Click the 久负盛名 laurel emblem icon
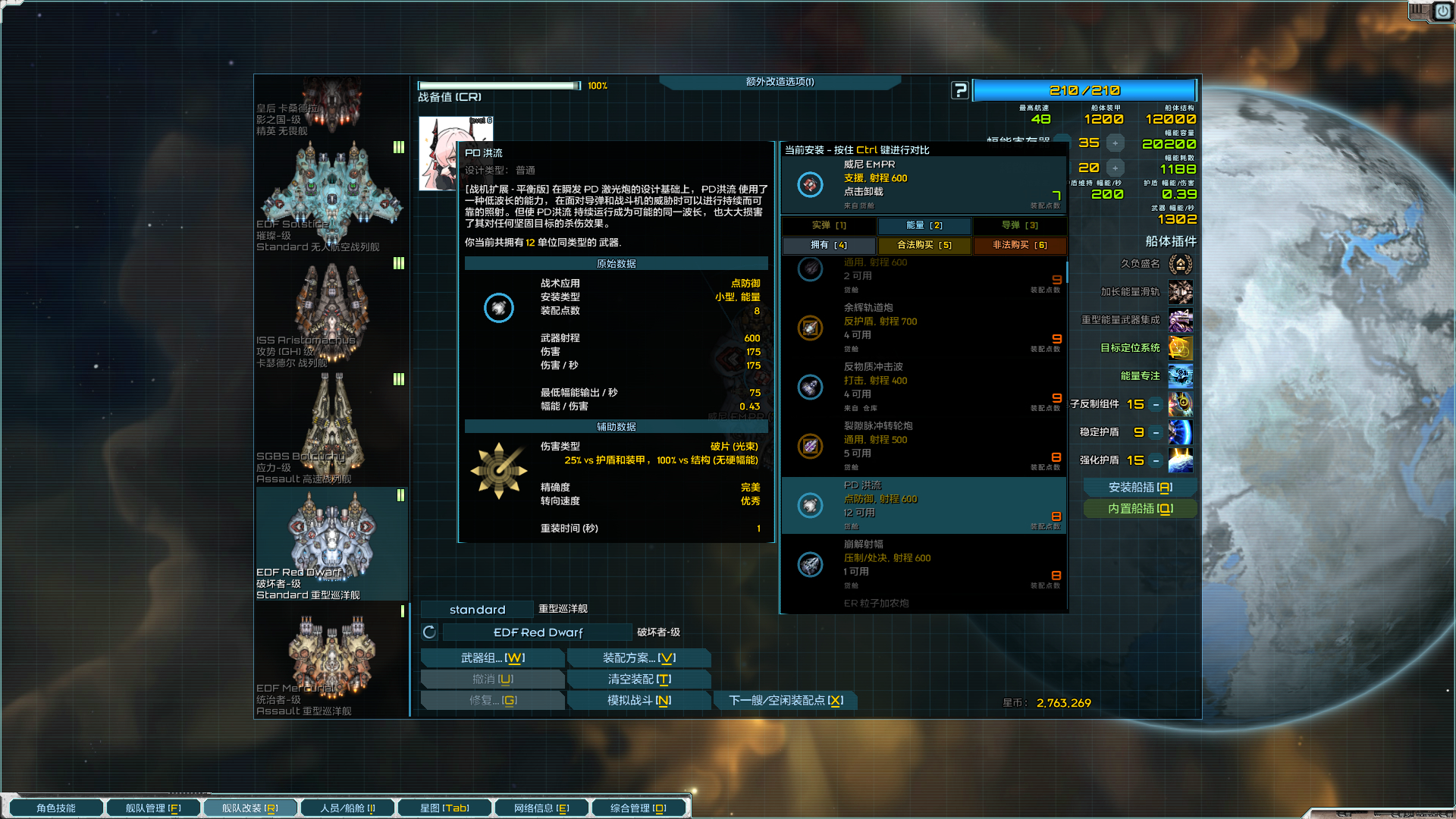1456x819 pixels. (x=1180, y=265)
